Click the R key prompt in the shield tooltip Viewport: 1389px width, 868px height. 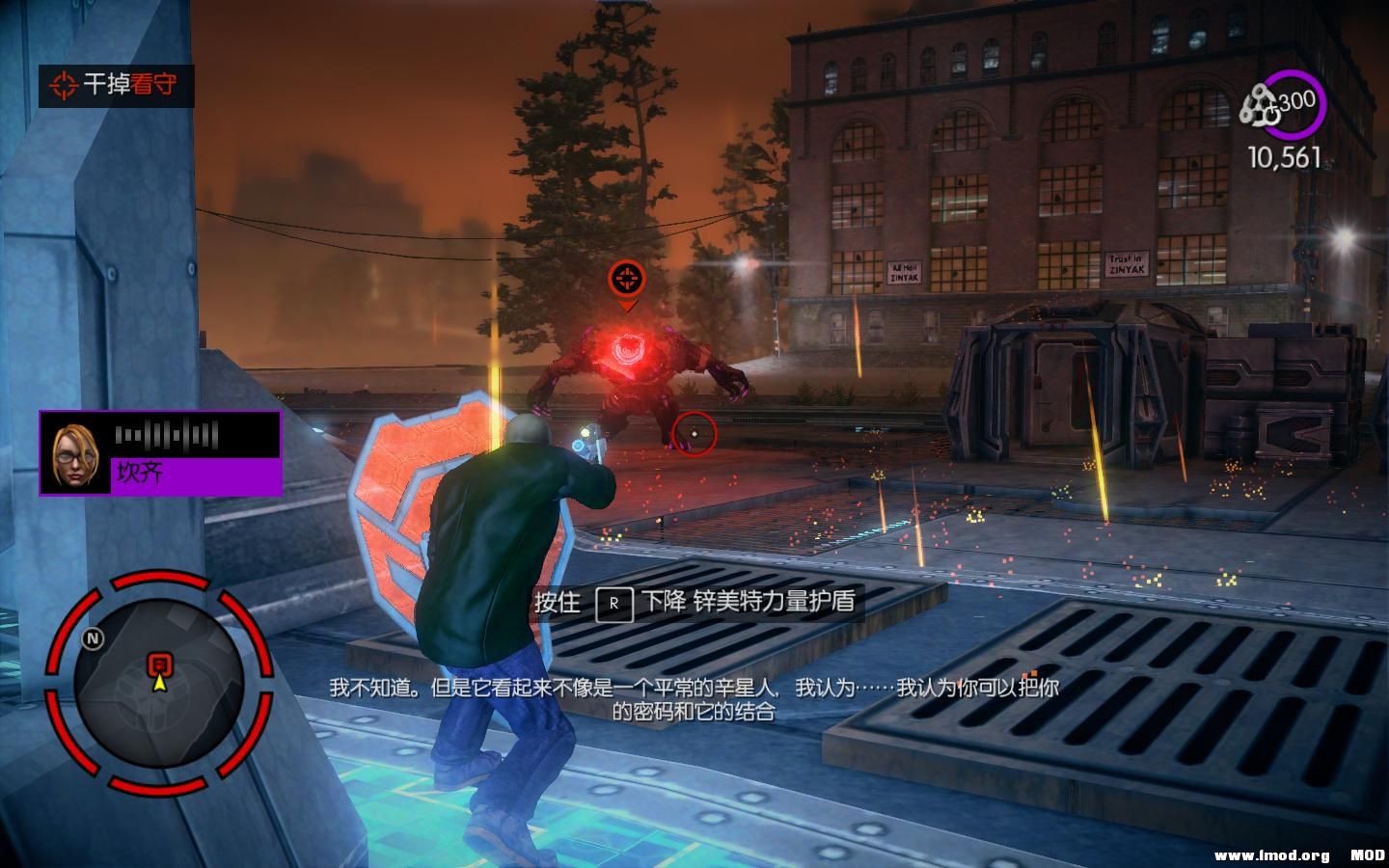click(614, 604)
